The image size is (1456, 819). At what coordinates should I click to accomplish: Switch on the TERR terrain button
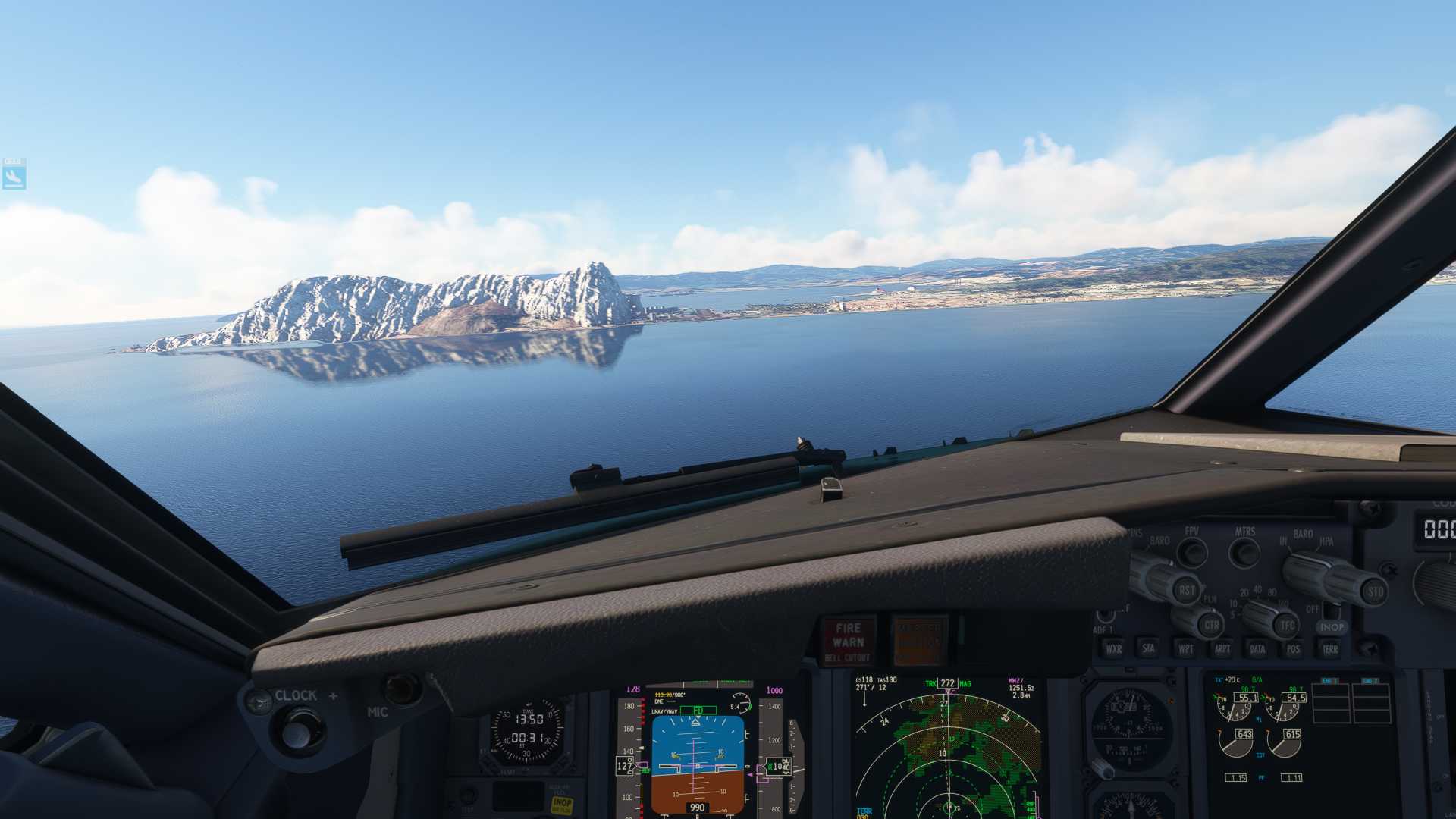1330,649
